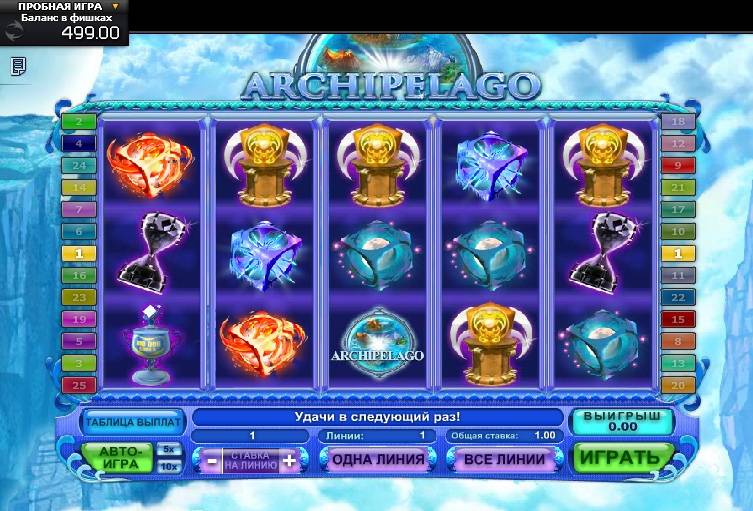Spin the reels with the ИГРАТЬ button
This screenshot has height=511, width=753.
[x=620, y=458]
